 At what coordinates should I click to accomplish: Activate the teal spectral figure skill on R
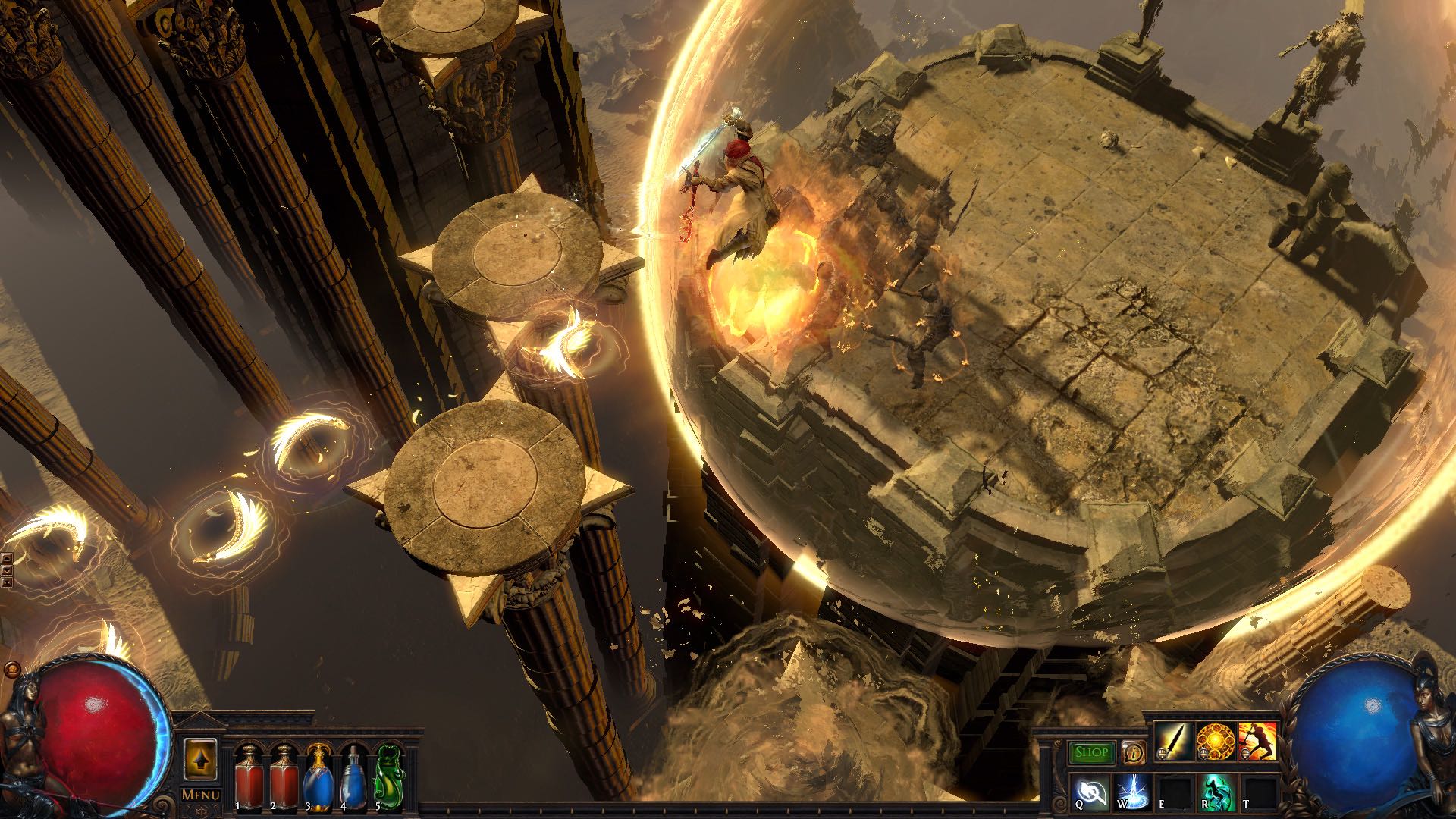tap(1216, 792)
